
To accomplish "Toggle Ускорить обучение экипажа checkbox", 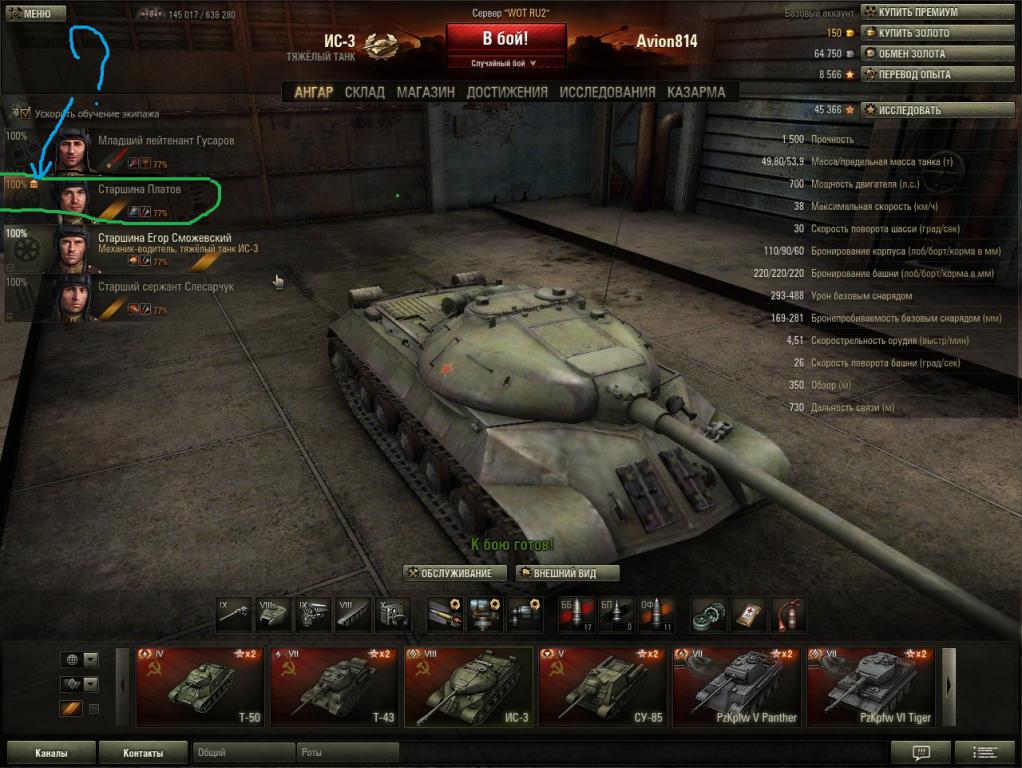I will click(x=25, y=114).
